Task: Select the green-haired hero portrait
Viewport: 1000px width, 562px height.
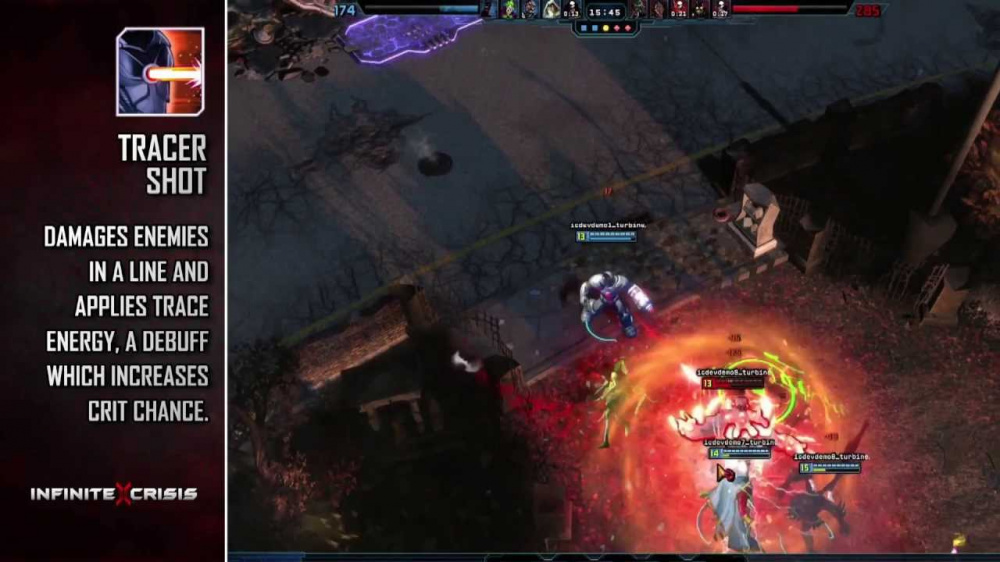Action: click(510, 9)
